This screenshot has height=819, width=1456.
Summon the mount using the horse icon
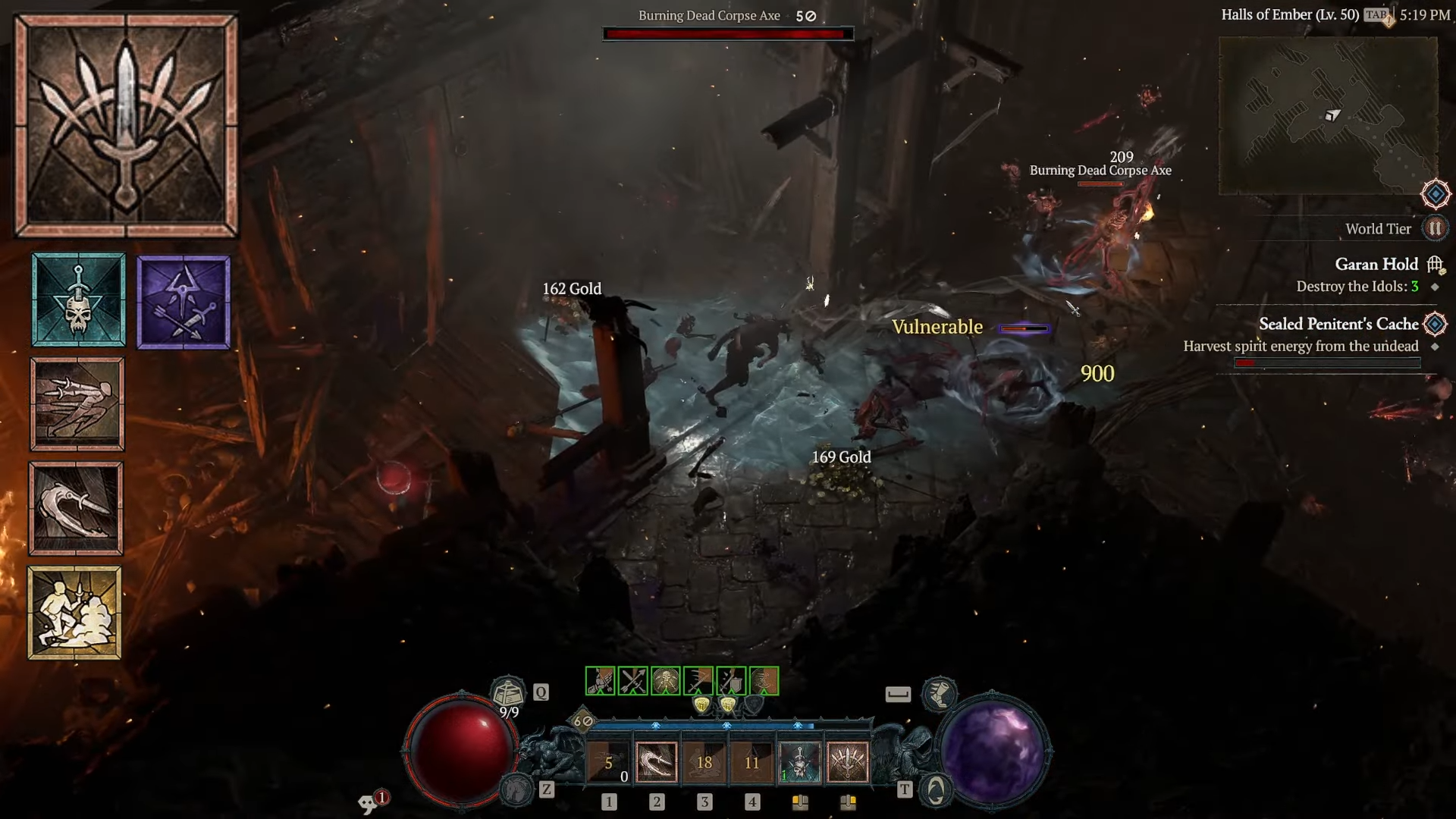[x=518, y=790]
